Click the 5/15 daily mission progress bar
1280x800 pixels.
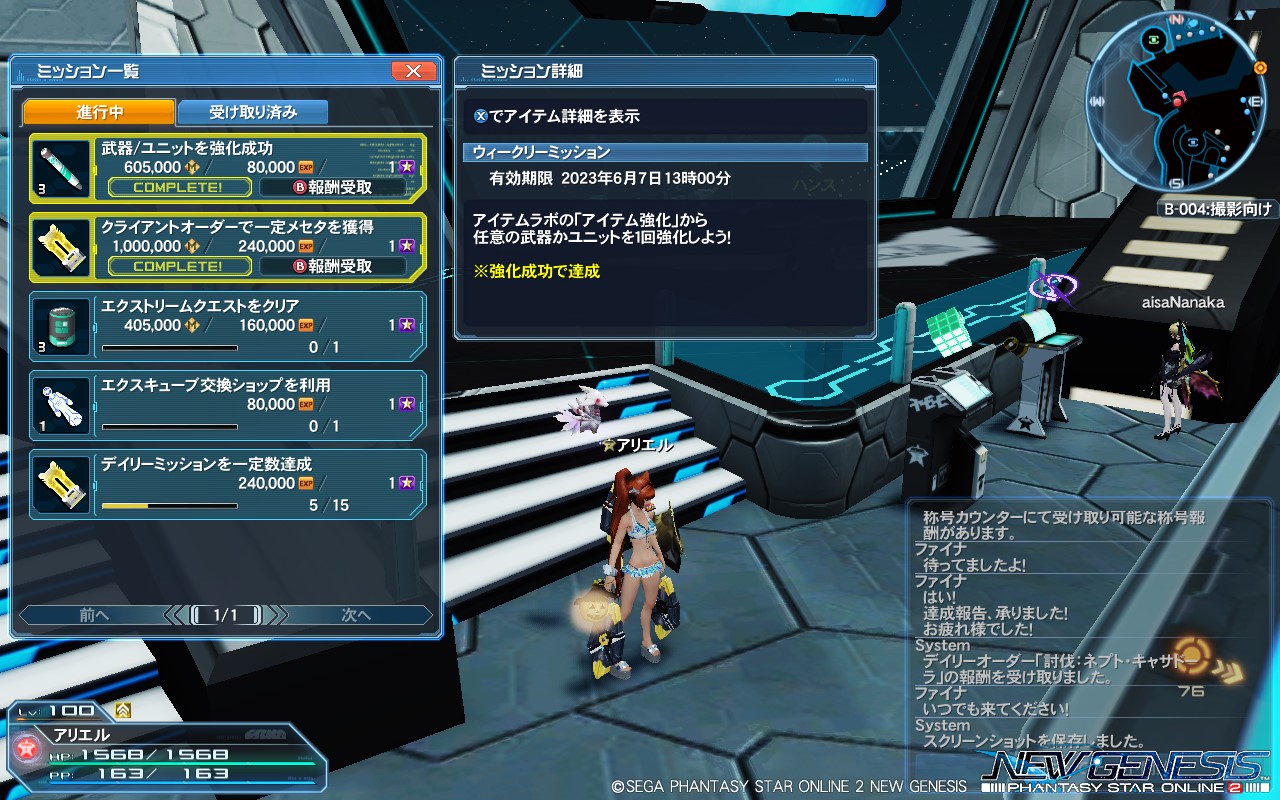coord(170,504)
